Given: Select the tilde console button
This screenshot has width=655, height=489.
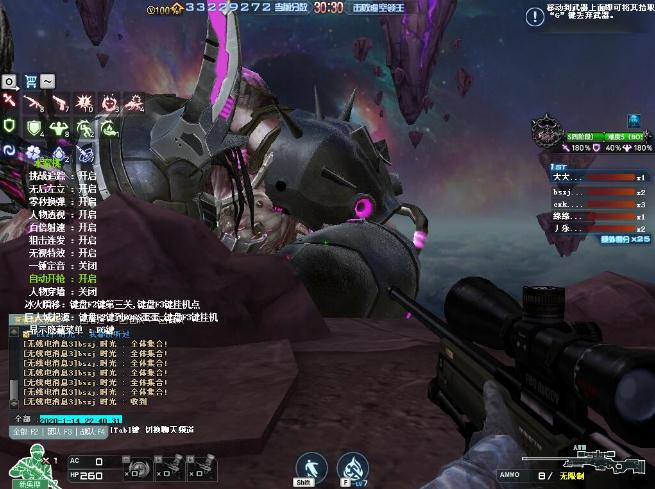Looking at the screenshot, I should point(48,81).
